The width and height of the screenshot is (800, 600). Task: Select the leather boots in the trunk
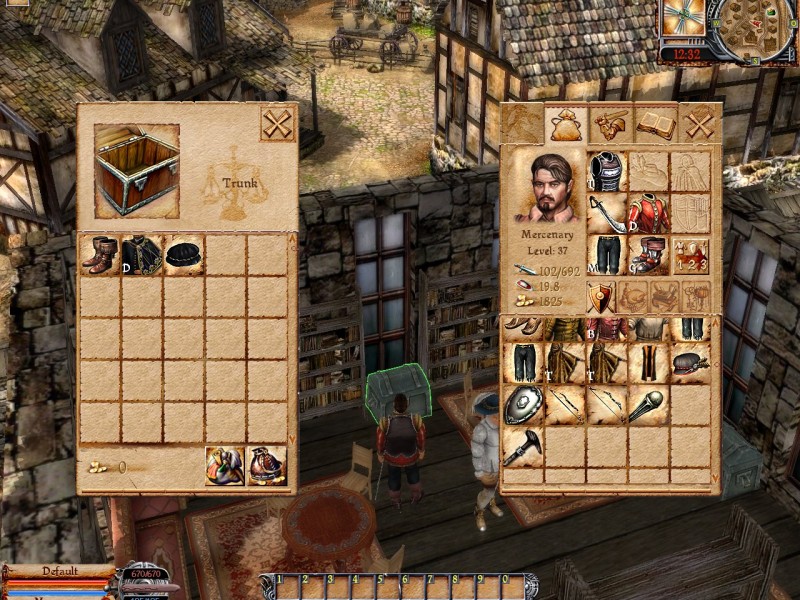point(100,255)
